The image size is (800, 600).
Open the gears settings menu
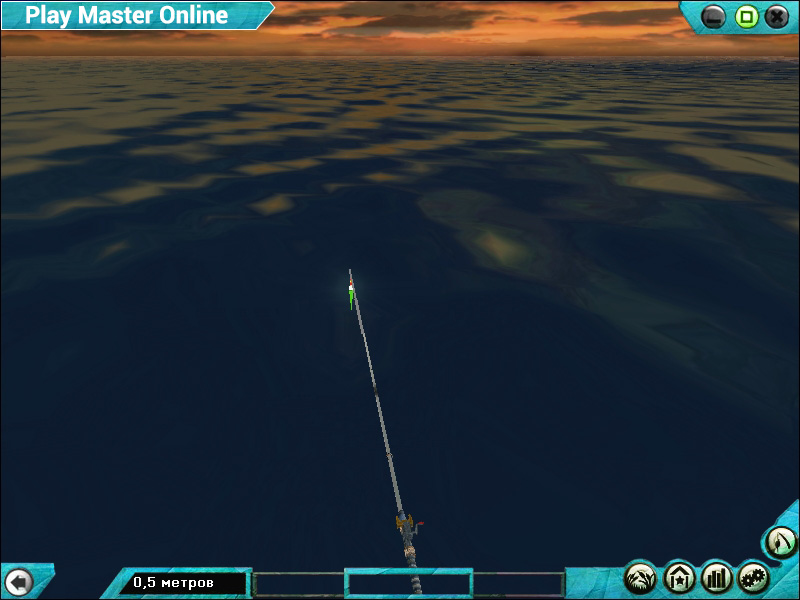point(754,577)
